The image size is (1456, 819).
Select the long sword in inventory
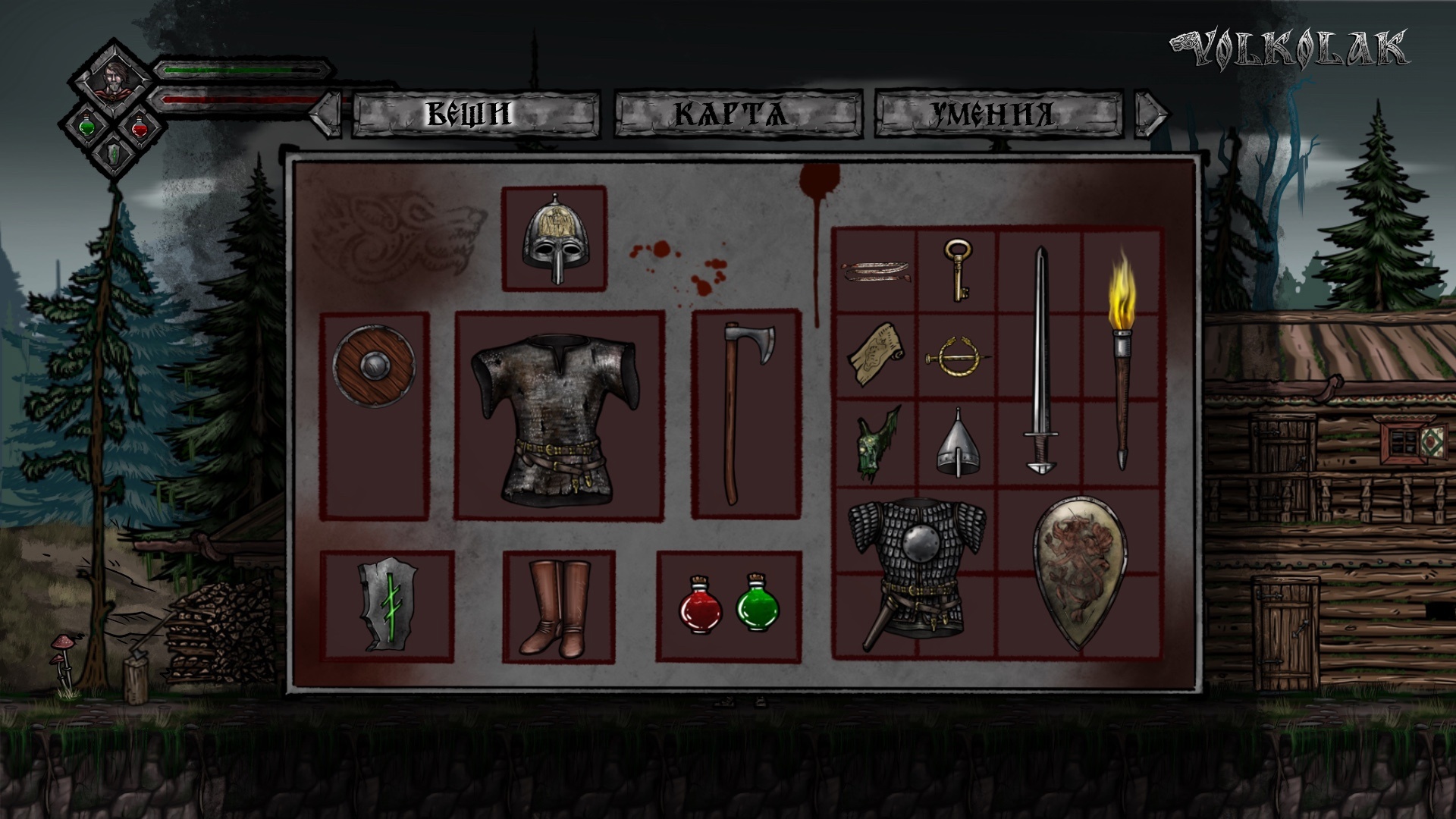click(1040, 360)
